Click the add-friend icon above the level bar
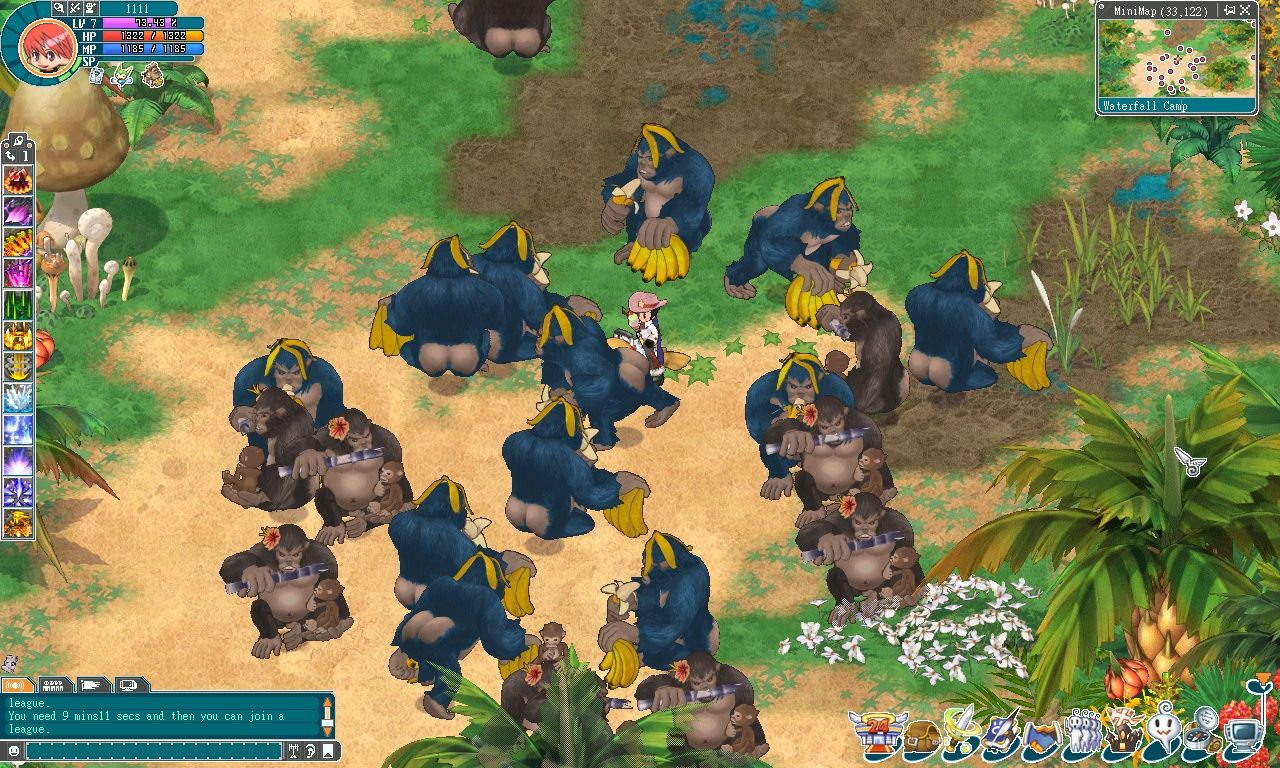Viewport: 1280px width, 768px height. 90,8
